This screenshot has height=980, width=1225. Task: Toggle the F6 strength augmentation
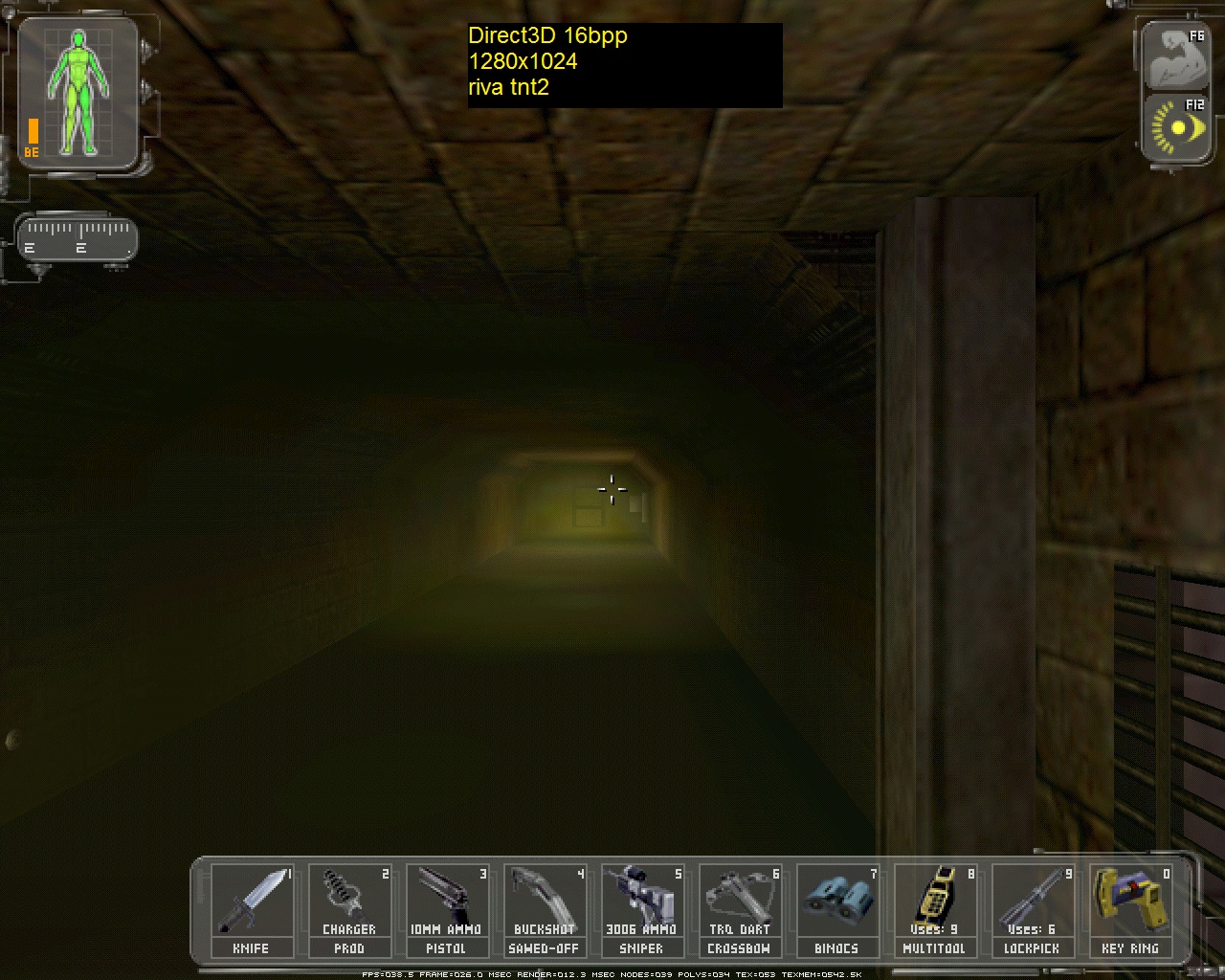pos(1175,55)
